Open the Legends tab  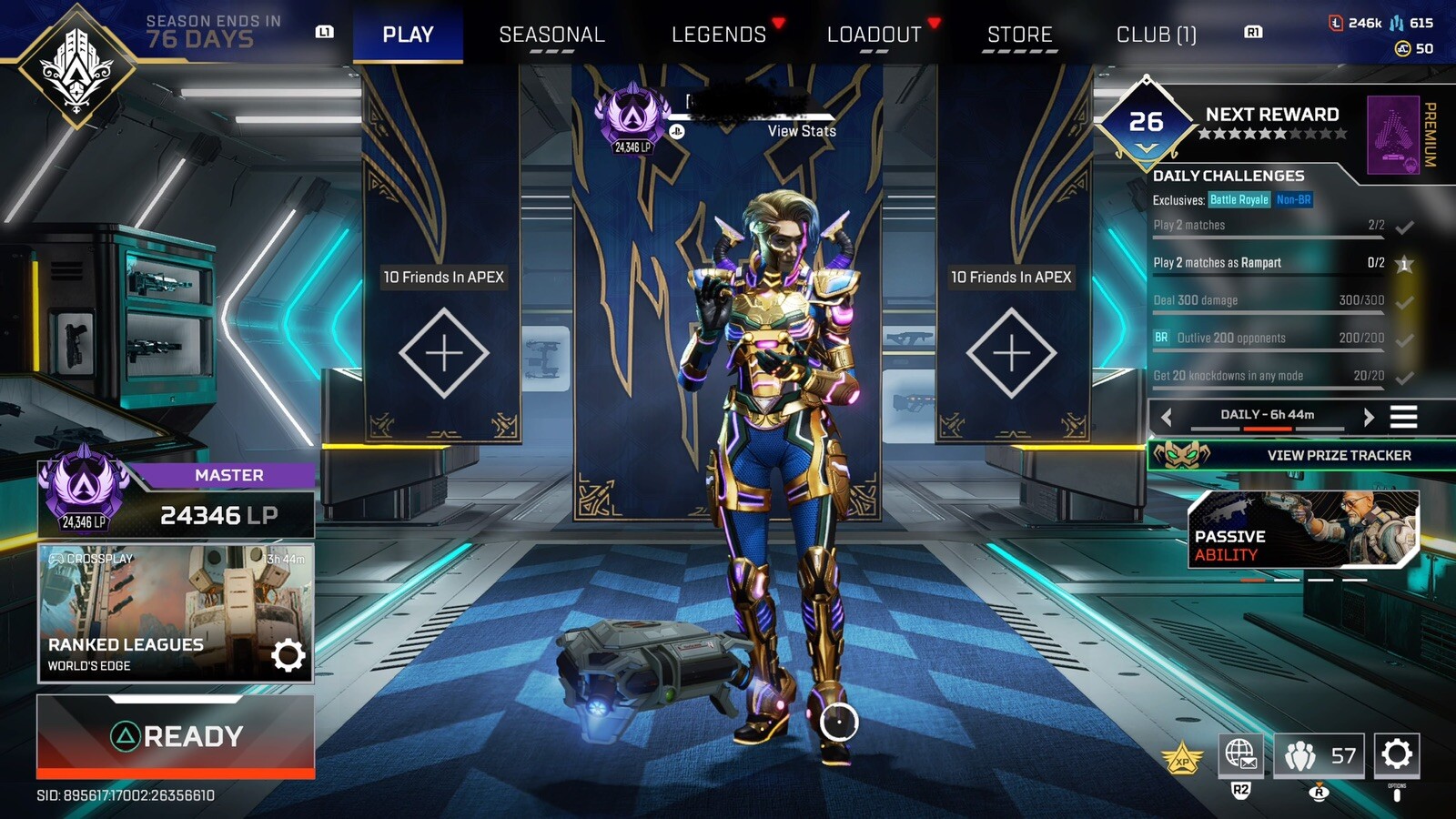pyautogui.click(x=719, y=35)
